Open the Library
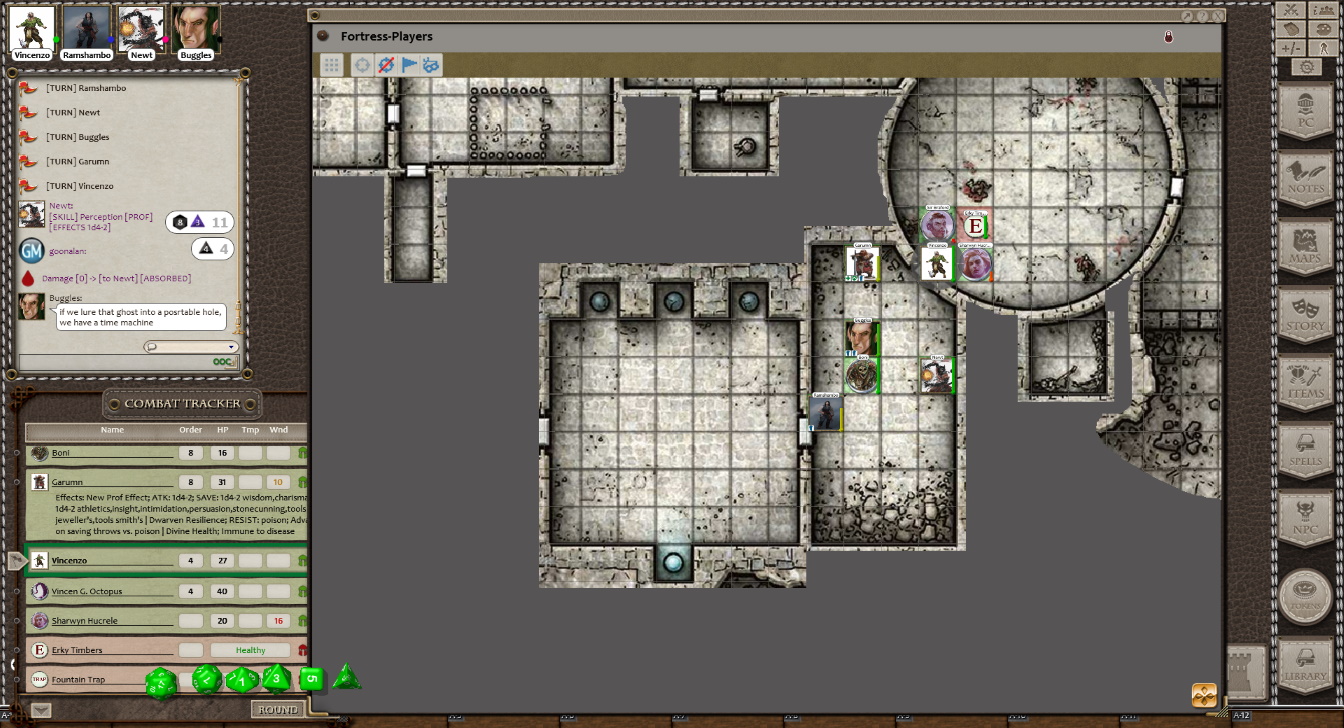 tap(1305, 665)
